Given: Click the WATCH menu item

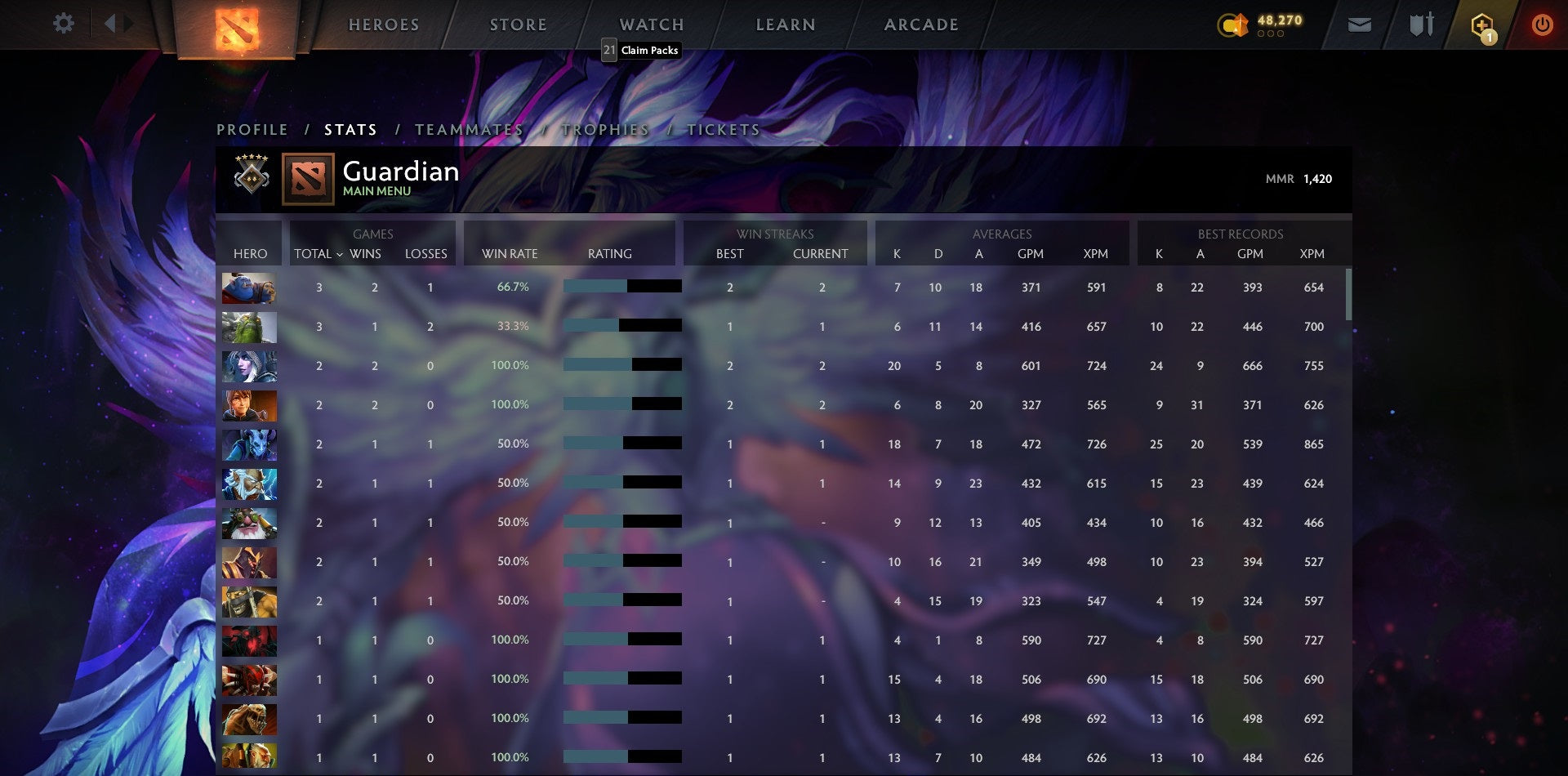Looking at the screenshot, I should (652, 25).
